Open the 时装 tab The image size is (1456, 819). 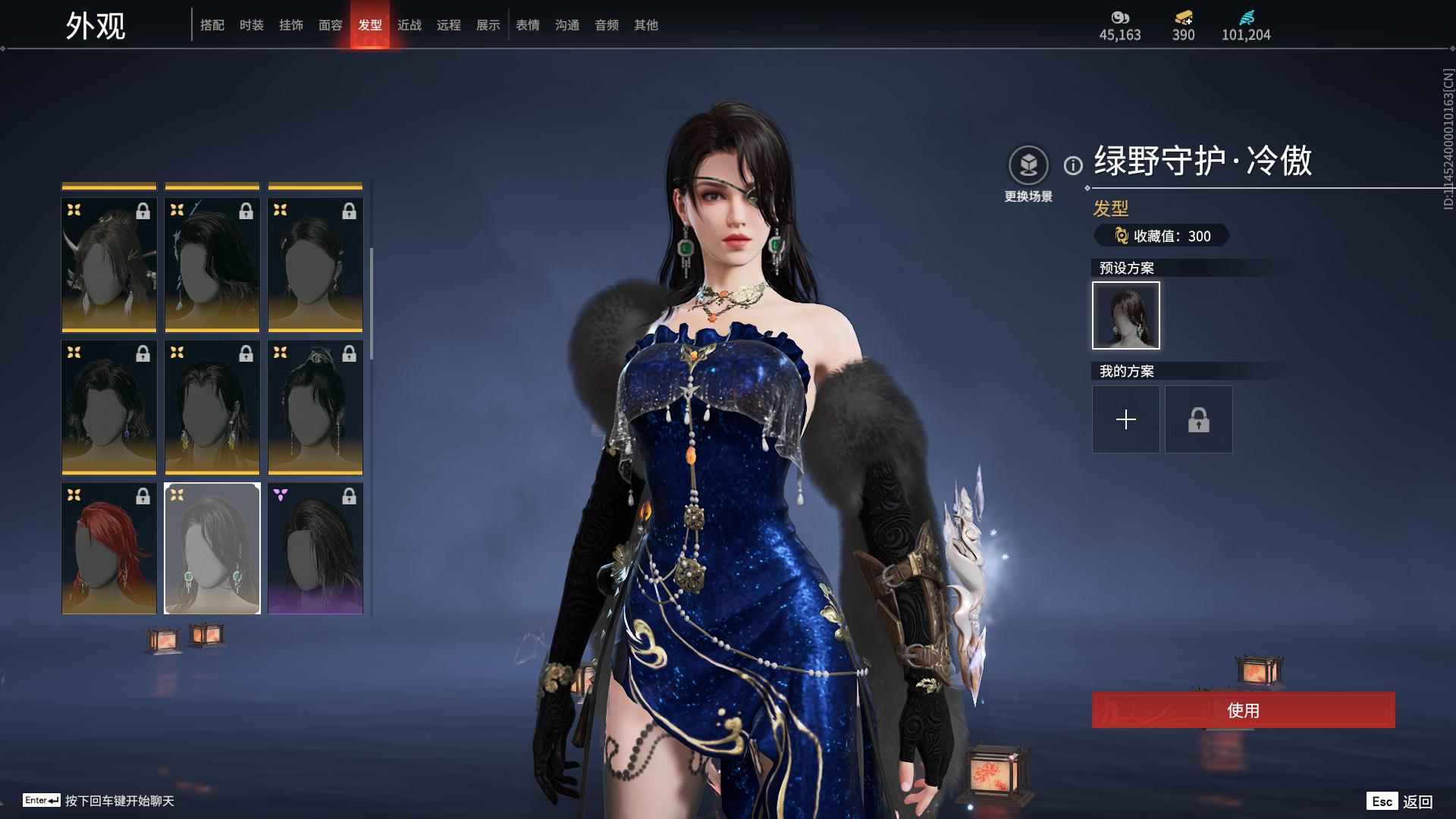pyautogui.click(x=252, y=25)
